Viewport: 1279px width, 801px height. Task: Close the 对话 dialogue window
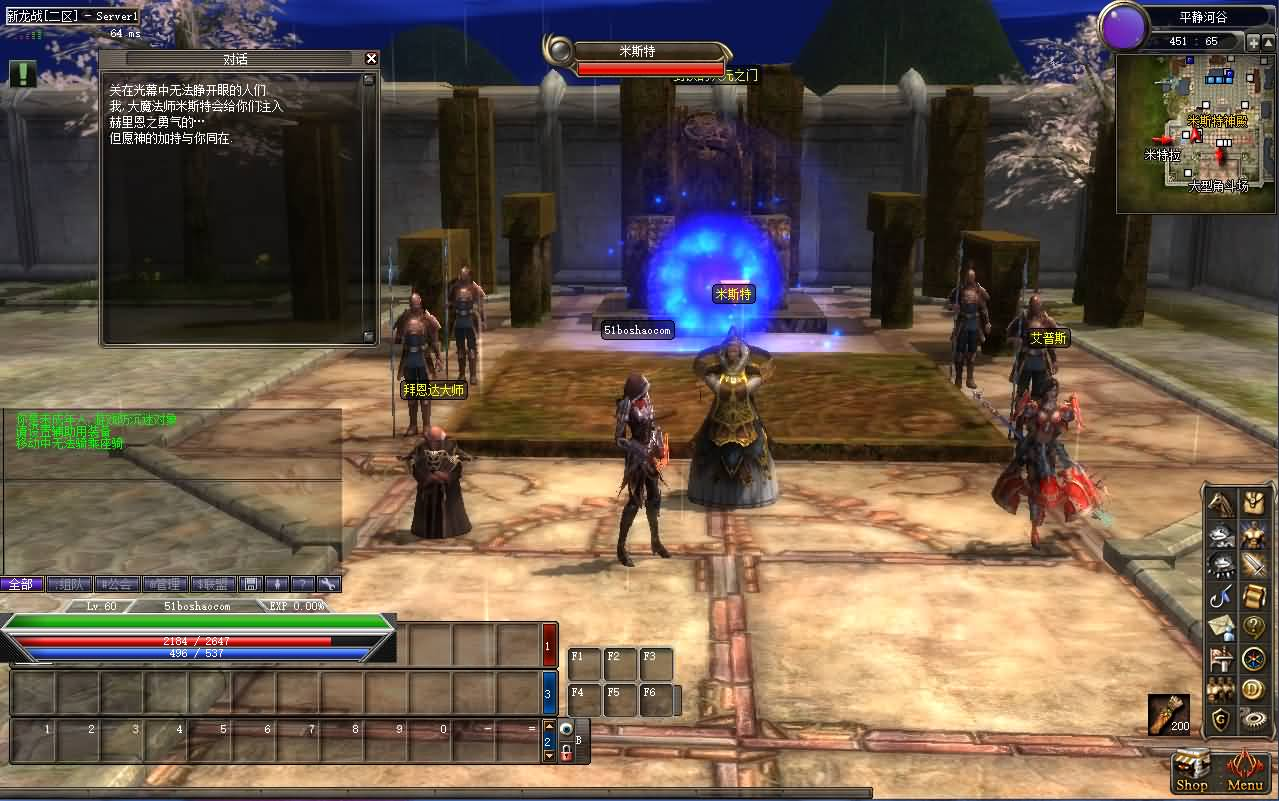point(371,59)
